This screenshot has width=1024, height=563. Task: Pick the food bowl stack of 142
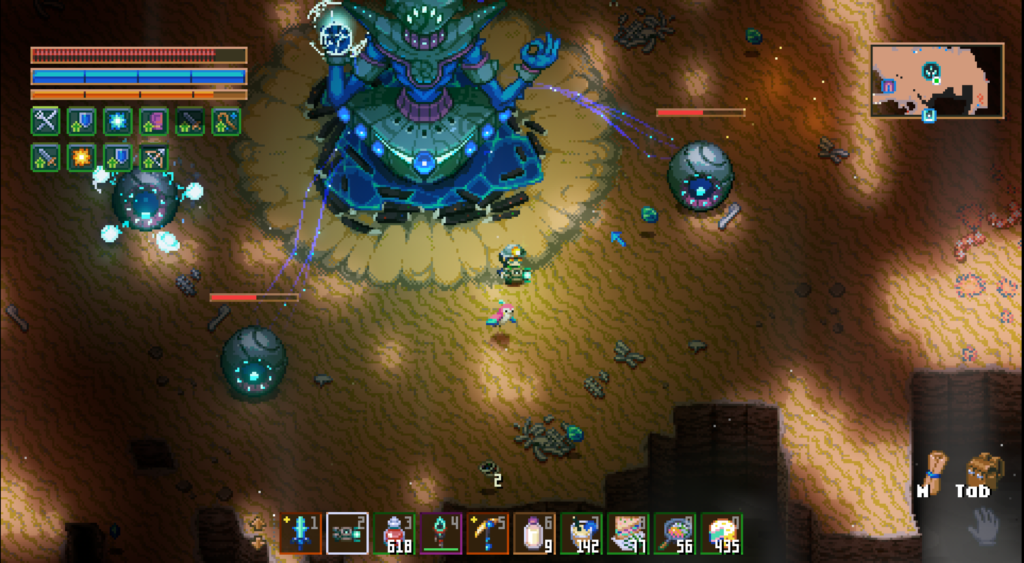coord(581,534)
